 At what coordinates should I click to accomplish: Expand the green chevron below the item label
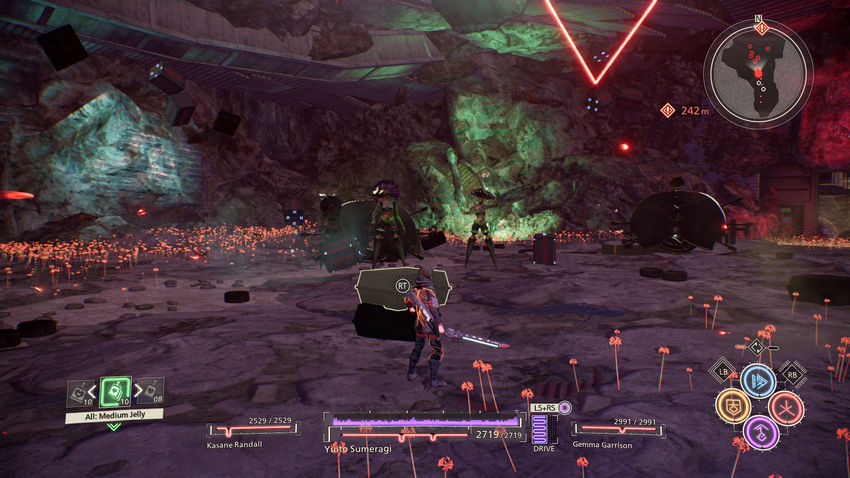pyautogui.click(x=114, y=426)
